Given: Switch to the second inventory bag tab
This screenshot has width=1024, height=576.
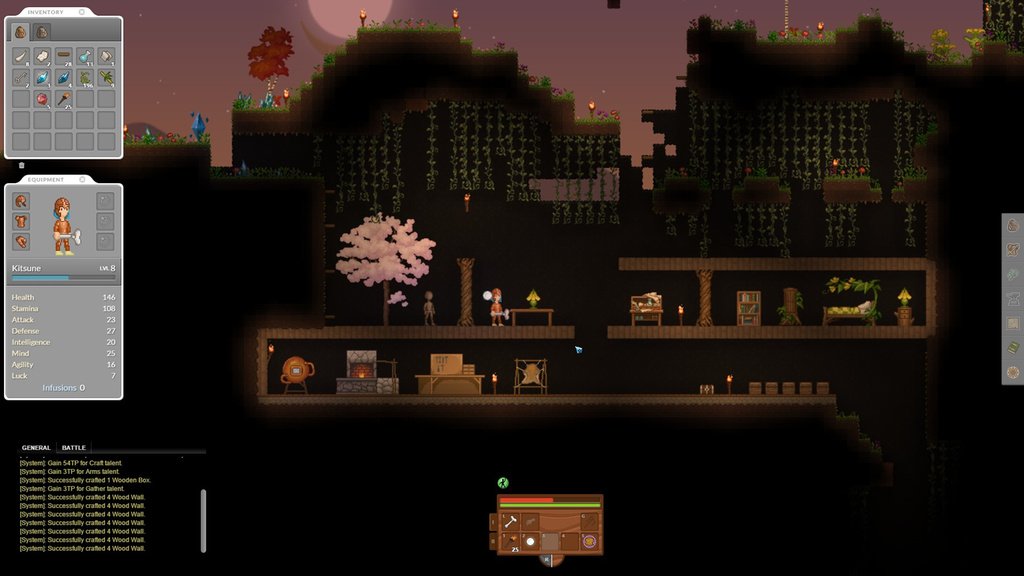Looking at the screenshot, I should 42,32.
